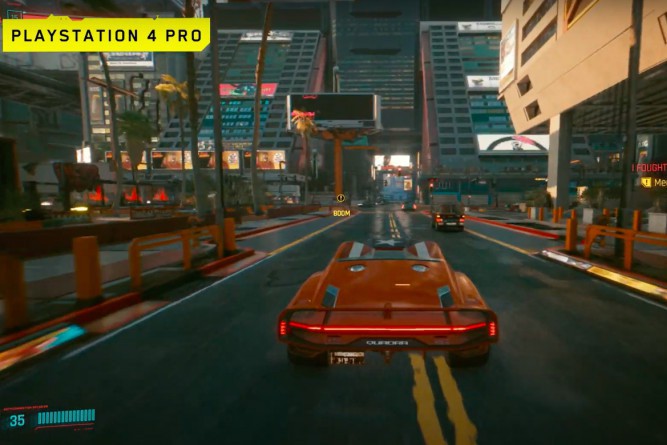Screen dimensions: 667x445
Task: Click the yellow PlayStation 4 Pro banner
Action: 106,35
